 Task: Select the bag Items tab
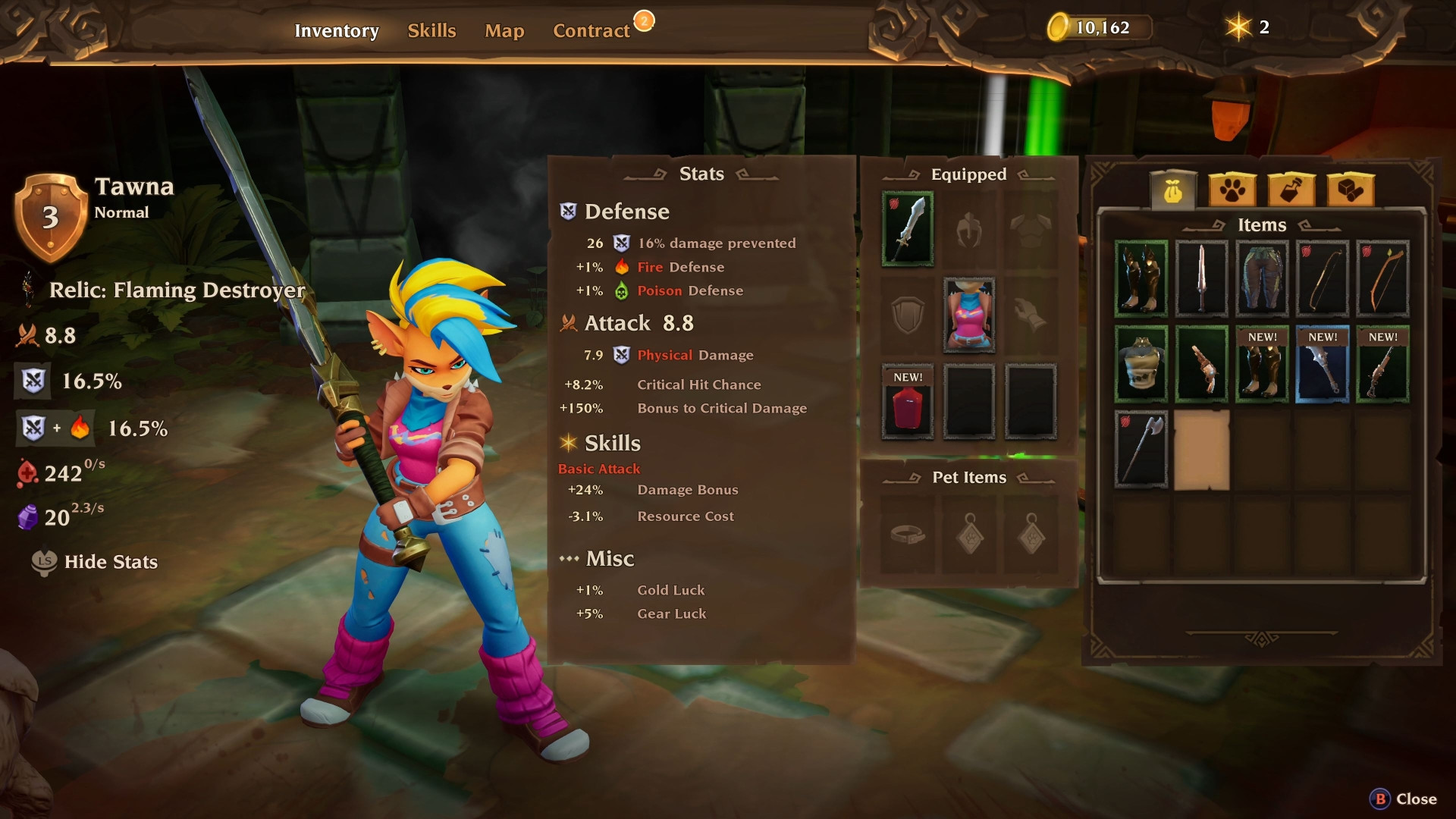click(x=1175, y=191)
